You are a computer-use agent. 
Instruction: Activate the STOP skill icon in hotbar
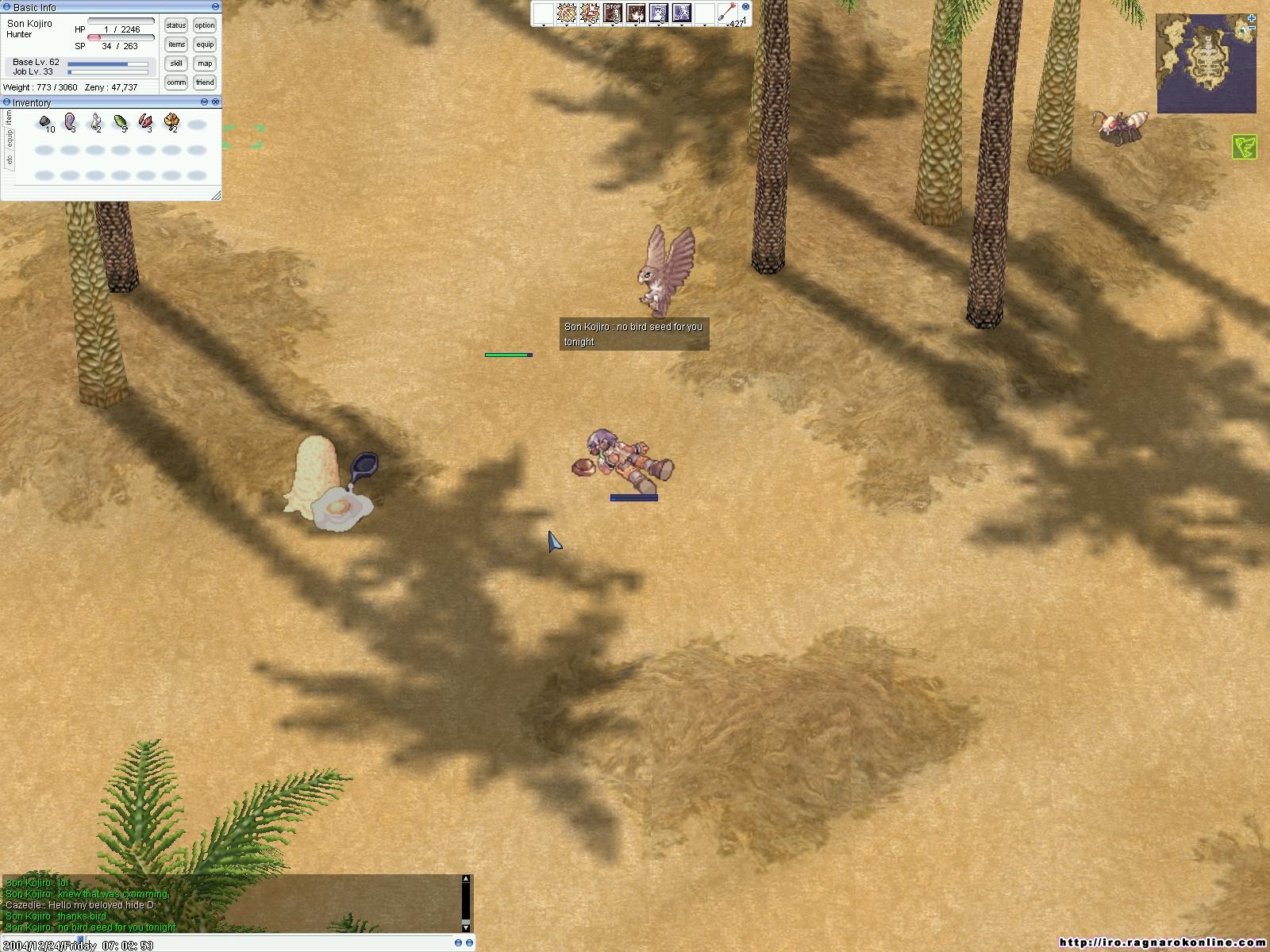[x=613, y=13]
